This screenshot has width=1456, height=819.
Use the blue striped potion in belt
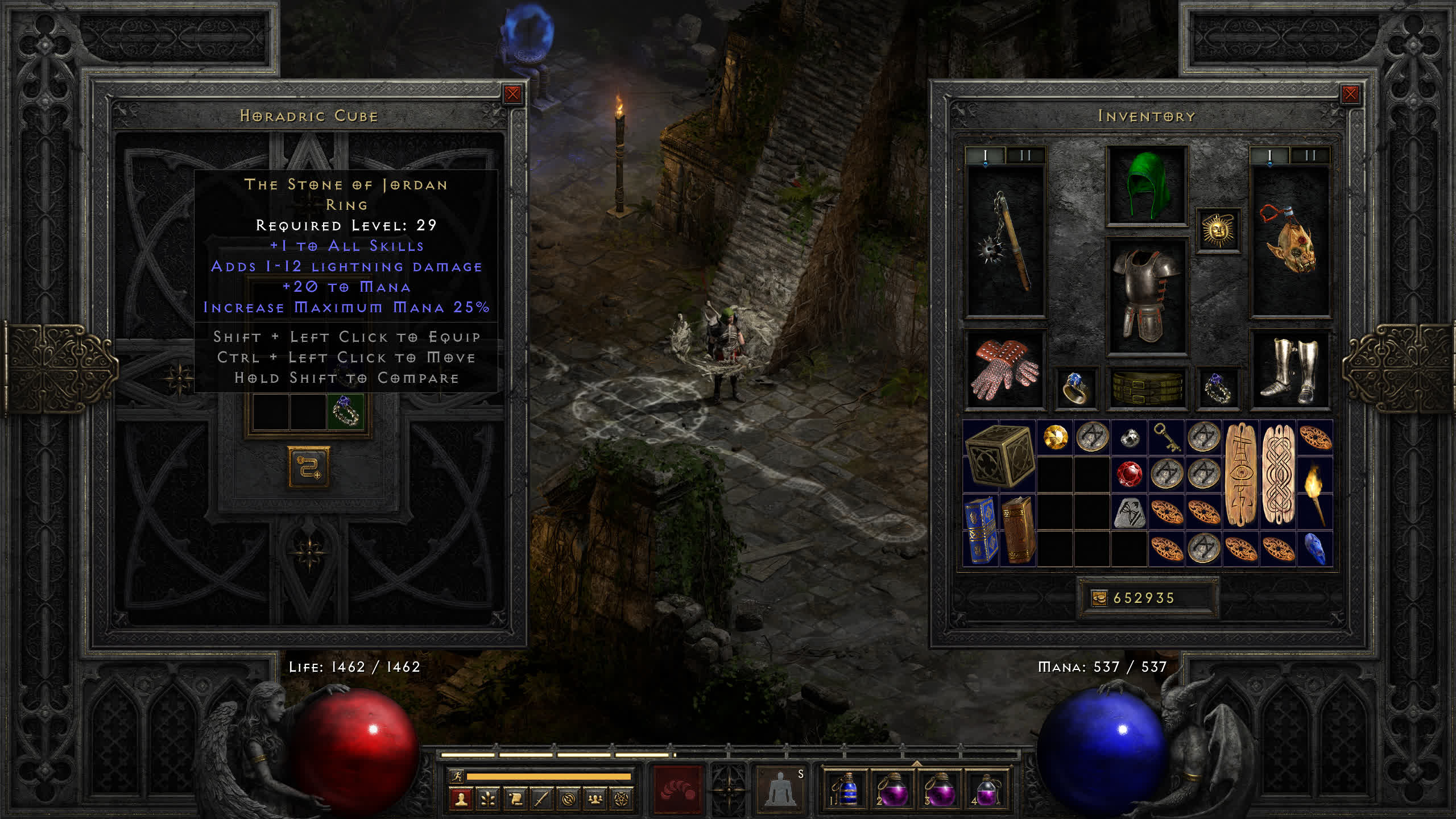click(x=847, y=790)
